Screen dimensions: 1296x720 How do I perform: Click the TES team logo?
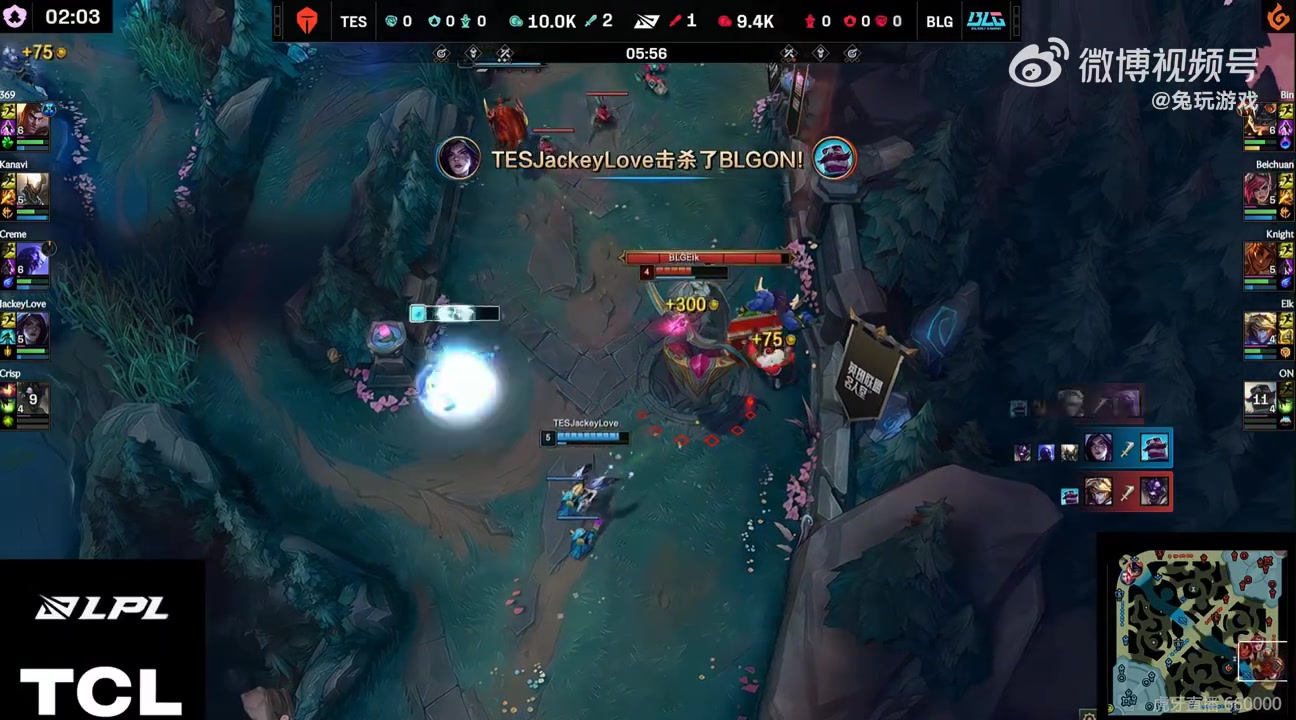coord(307,21)
